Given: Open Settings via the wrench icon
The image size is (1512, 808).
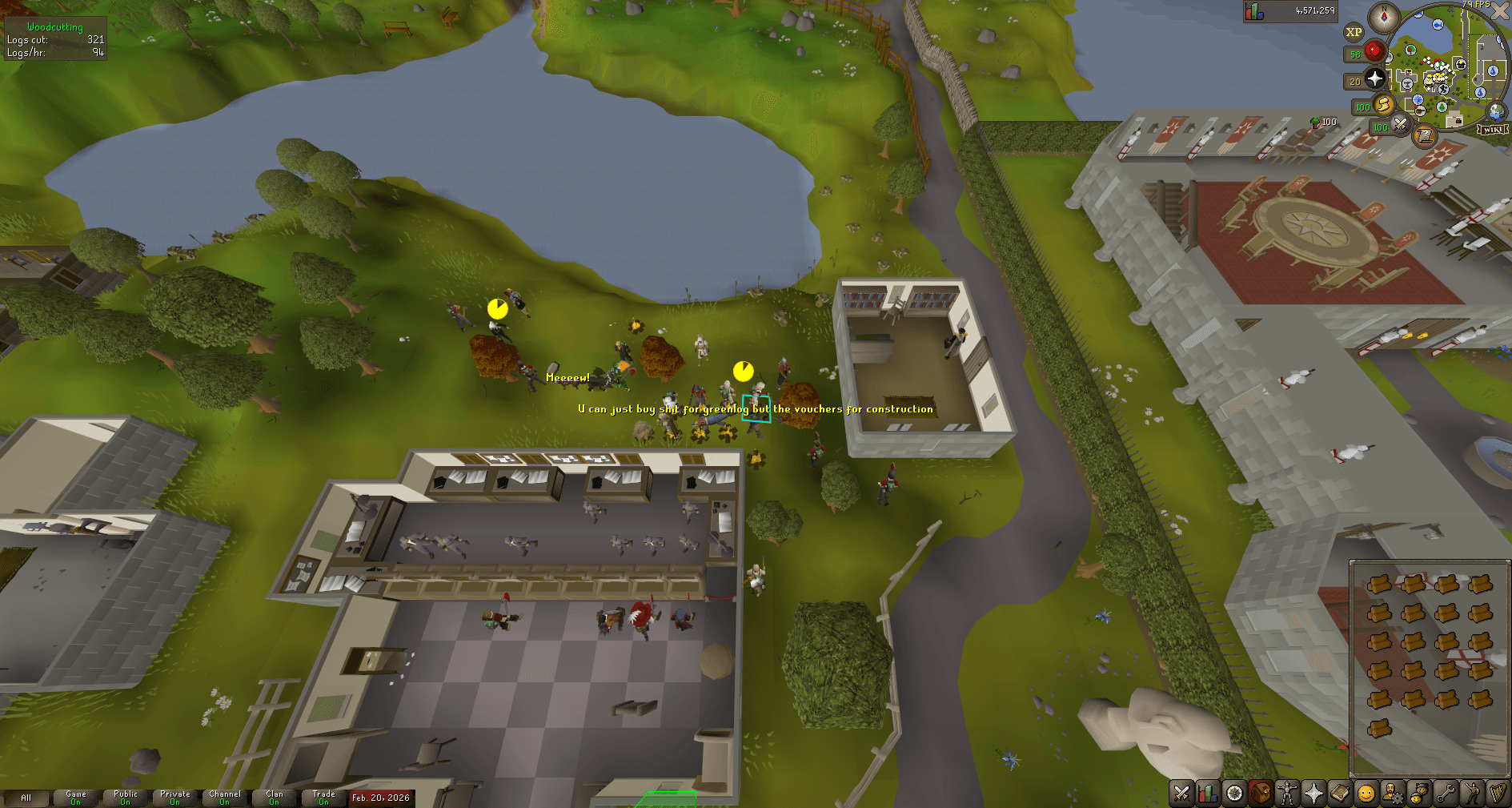Looking at the screenshot, I should 1445,794.
